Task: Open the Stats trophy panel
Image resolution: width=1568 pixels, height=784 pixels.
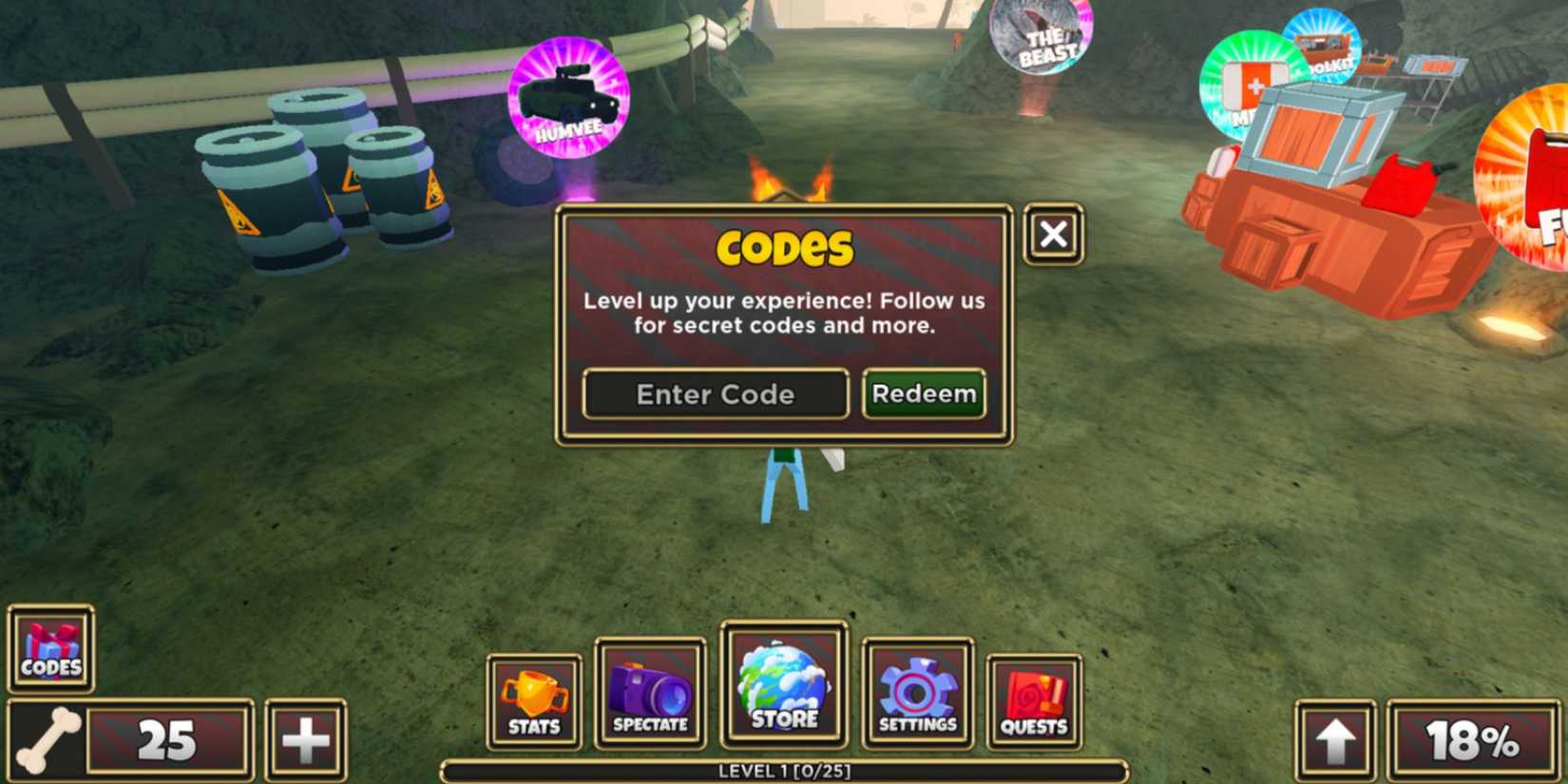Action: [533, 692]
